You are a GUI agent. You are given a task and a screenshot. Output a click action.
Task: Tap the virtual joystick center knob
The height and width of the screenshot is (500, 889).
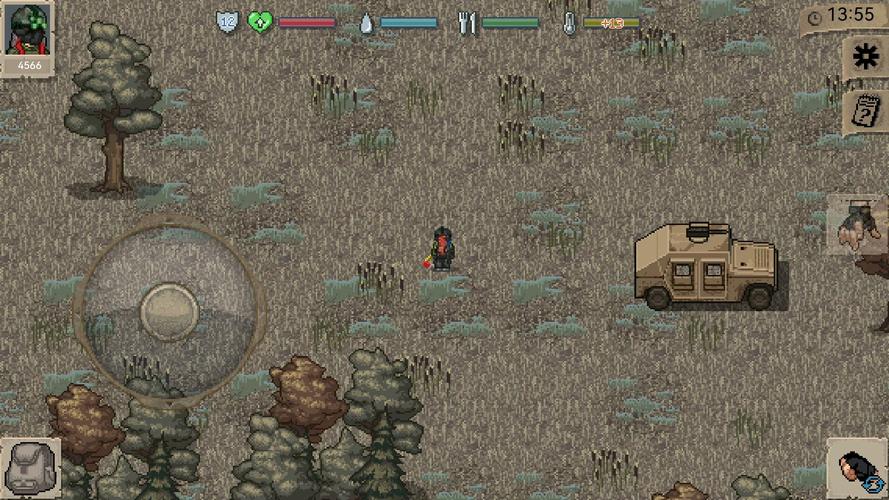click(x=169, y=311)
